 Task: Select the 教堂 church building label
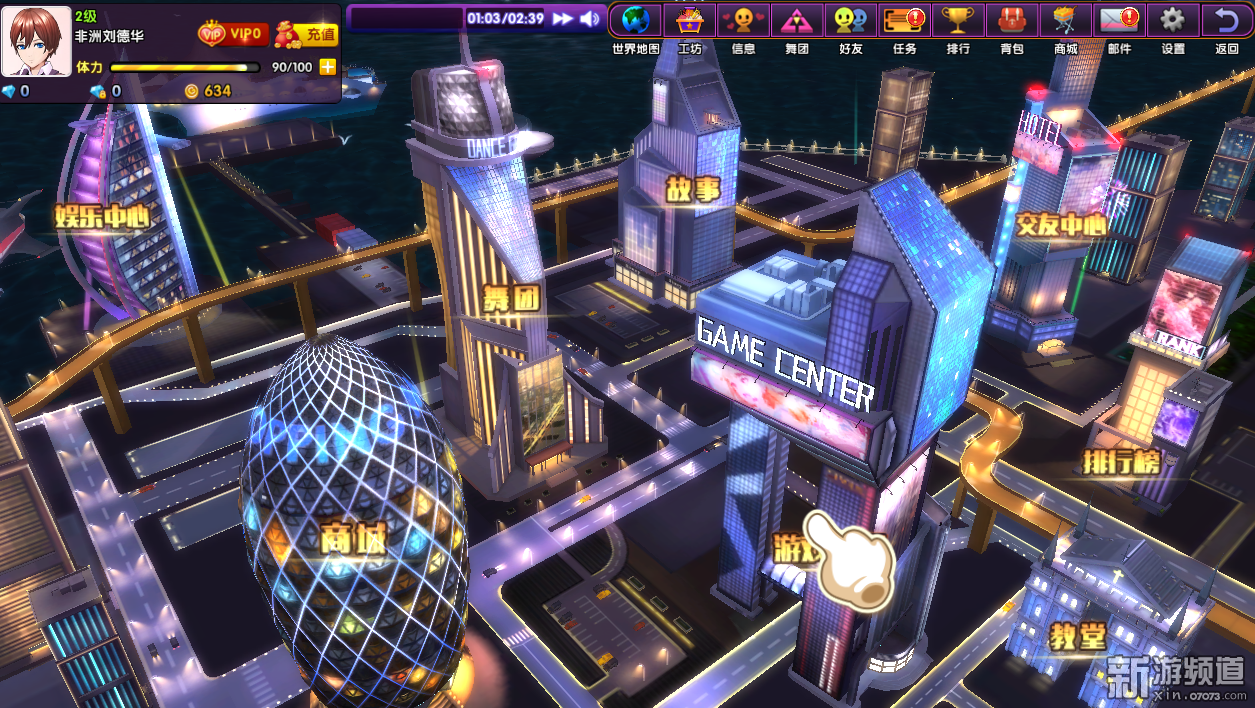[x=1077, y=636]
